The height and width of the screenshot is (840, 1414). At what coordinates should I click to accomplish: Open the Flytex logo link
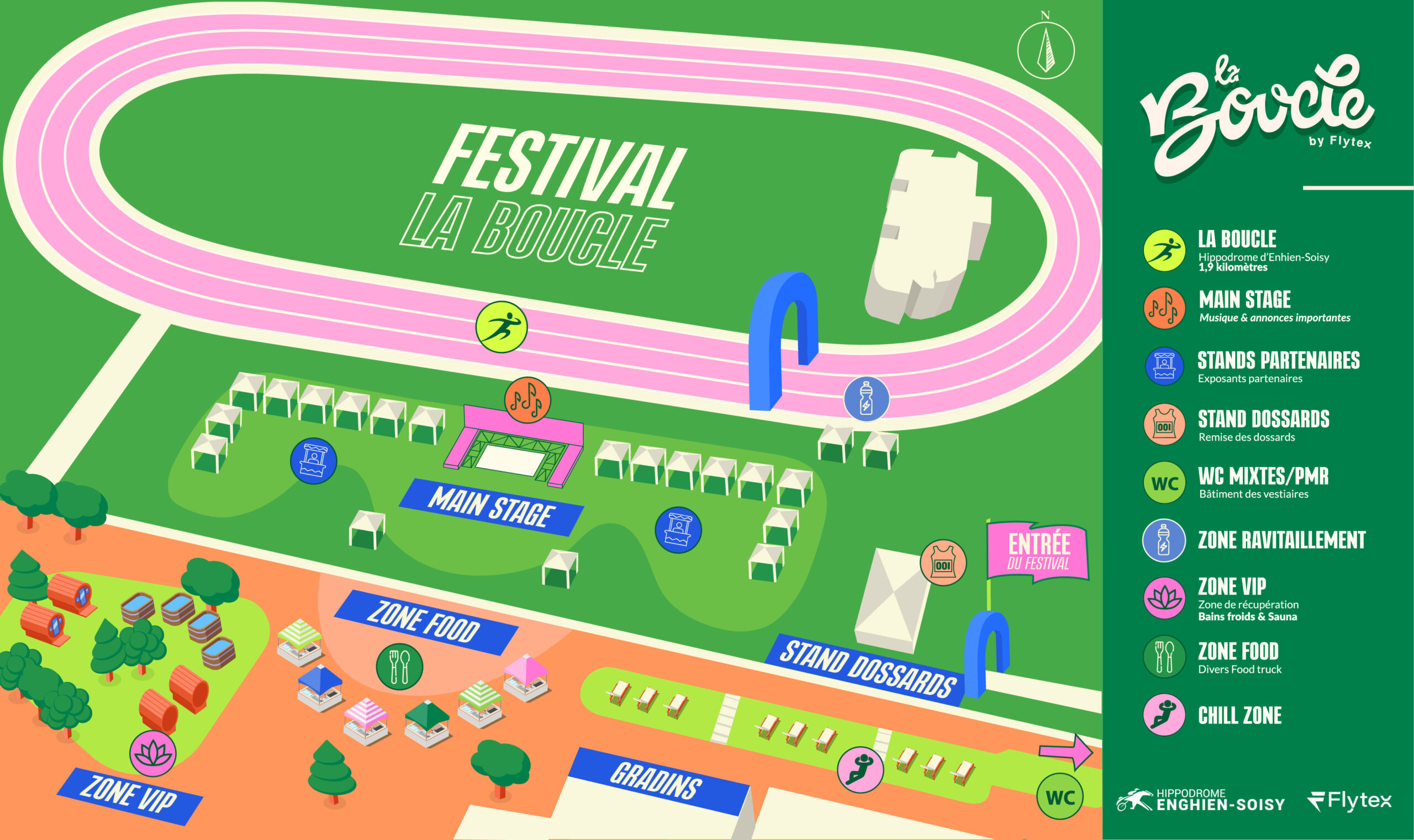pos(1349,801)
